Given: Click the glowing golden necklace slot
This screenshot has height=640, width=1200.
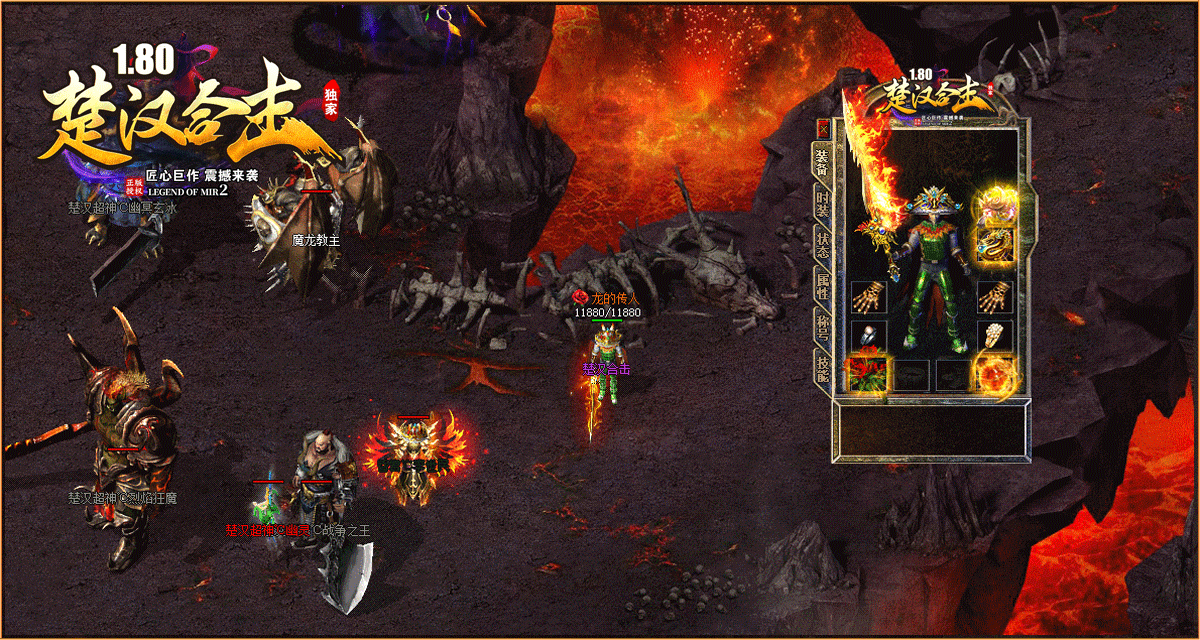Looking at the screenshot, I should pos(996,205).
